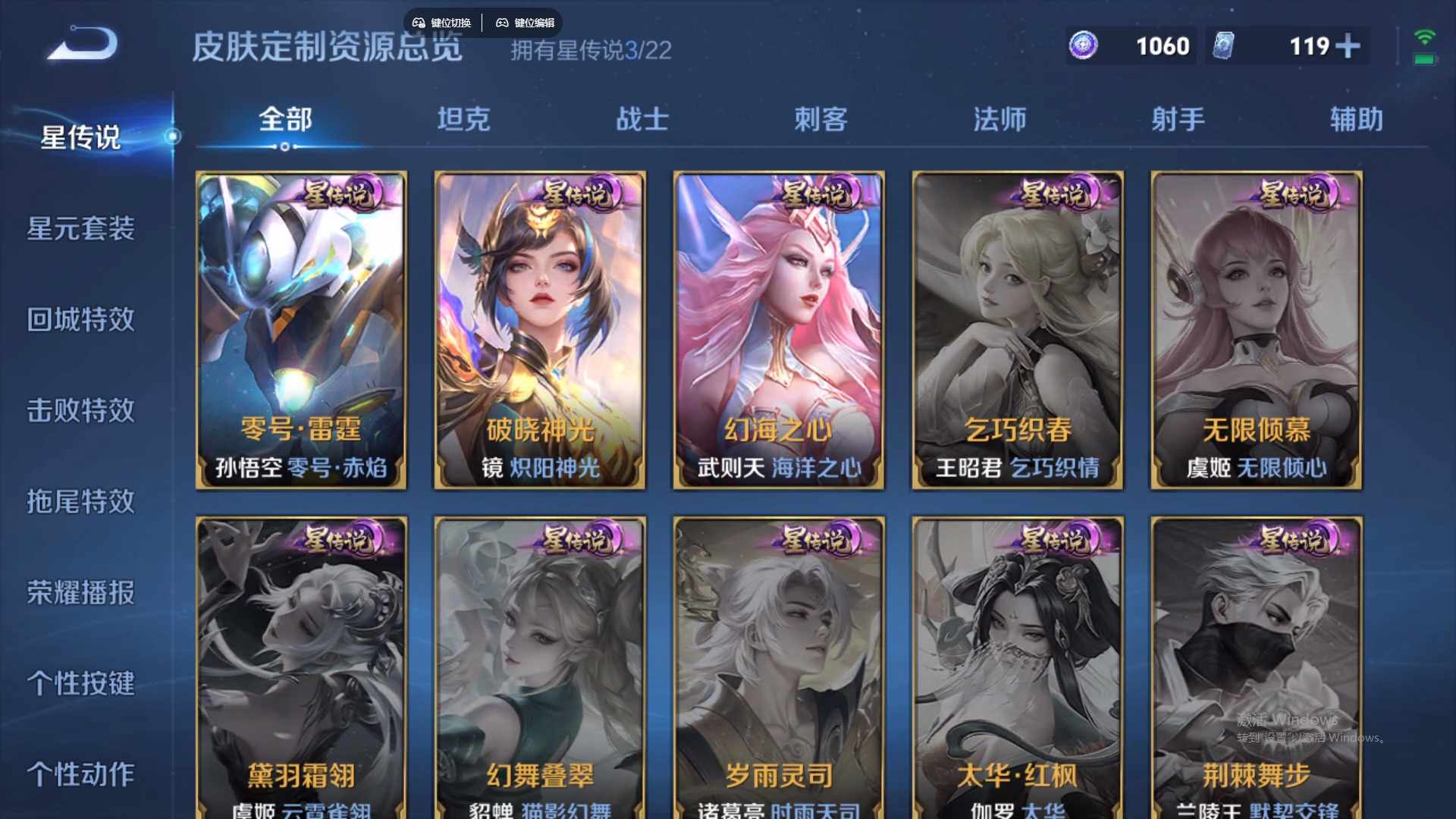This screenshot has width=1456, height=819.
Task: Click the back arrow icon at top left
Action: point(80,42)
